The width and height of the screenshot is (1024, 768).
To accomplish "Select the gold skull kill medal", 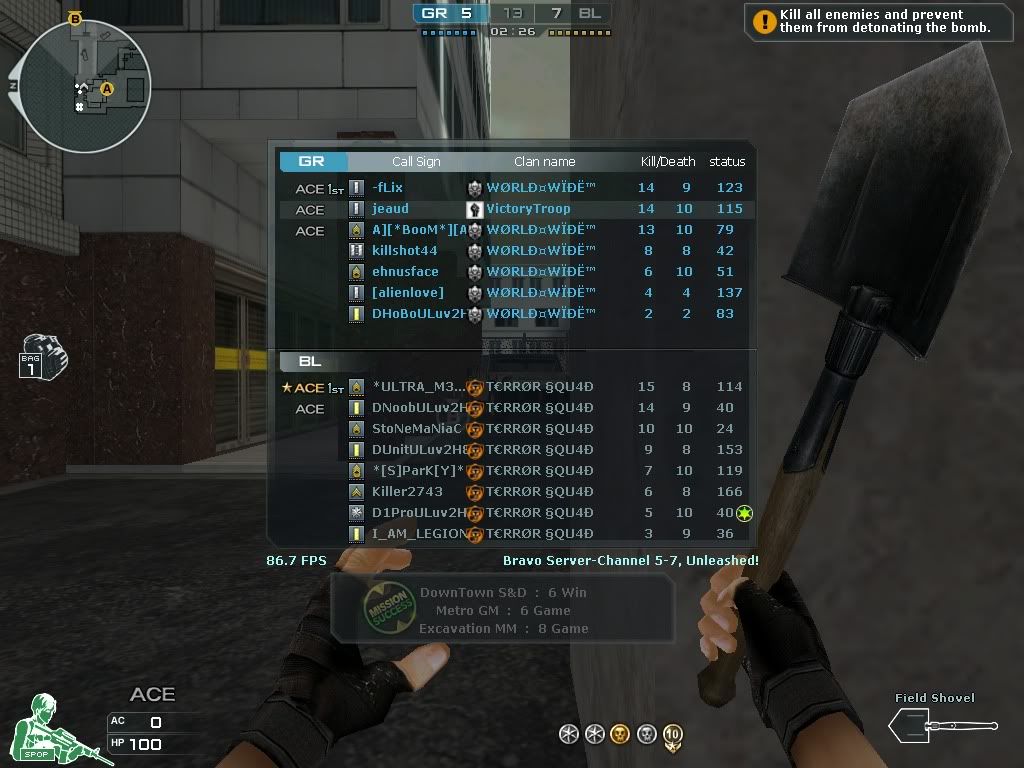I will click(x=620, y=735).
